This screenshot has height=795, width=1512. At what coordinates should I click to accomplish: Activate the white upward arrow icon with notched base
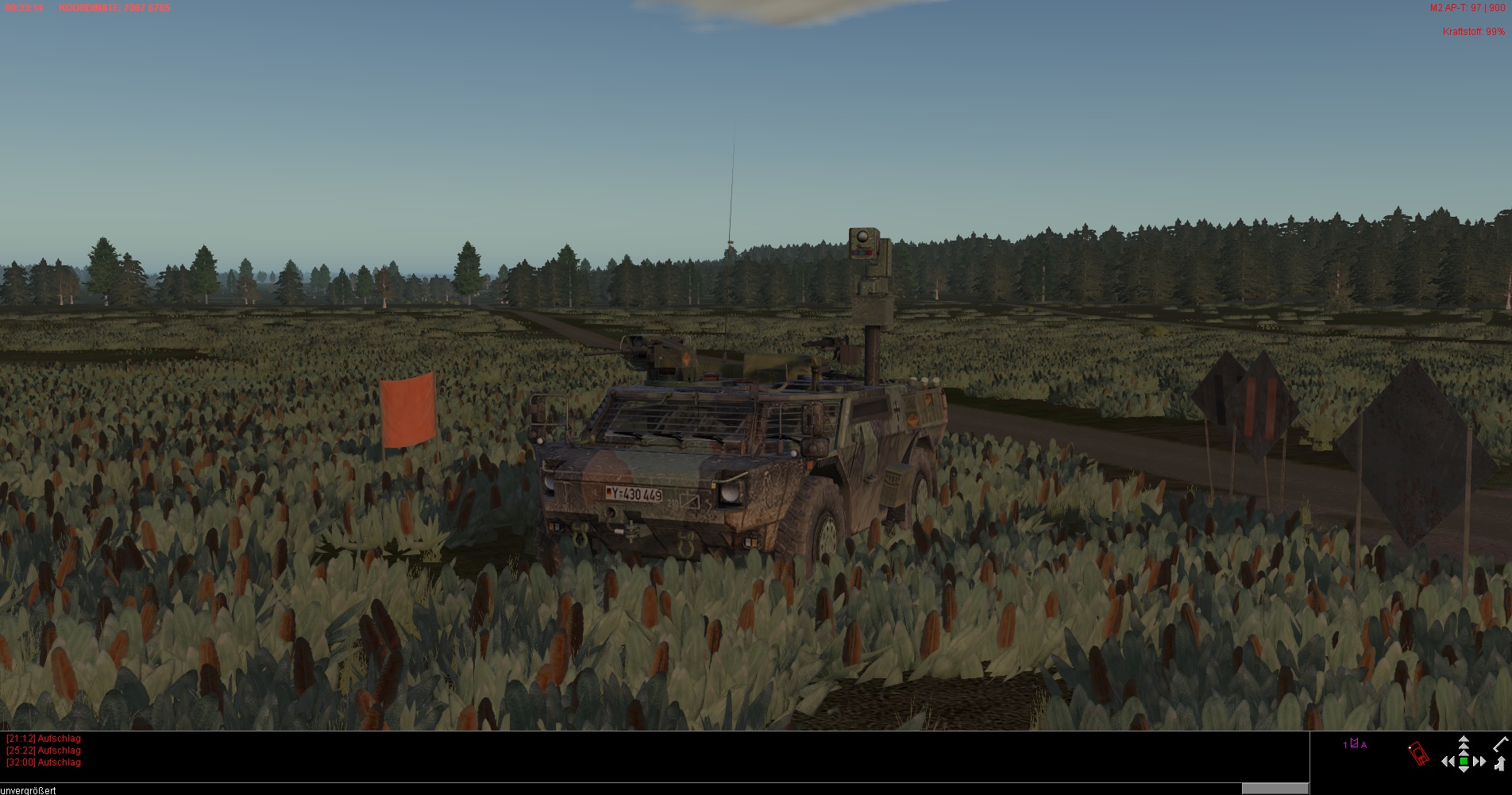point(1500,764)
